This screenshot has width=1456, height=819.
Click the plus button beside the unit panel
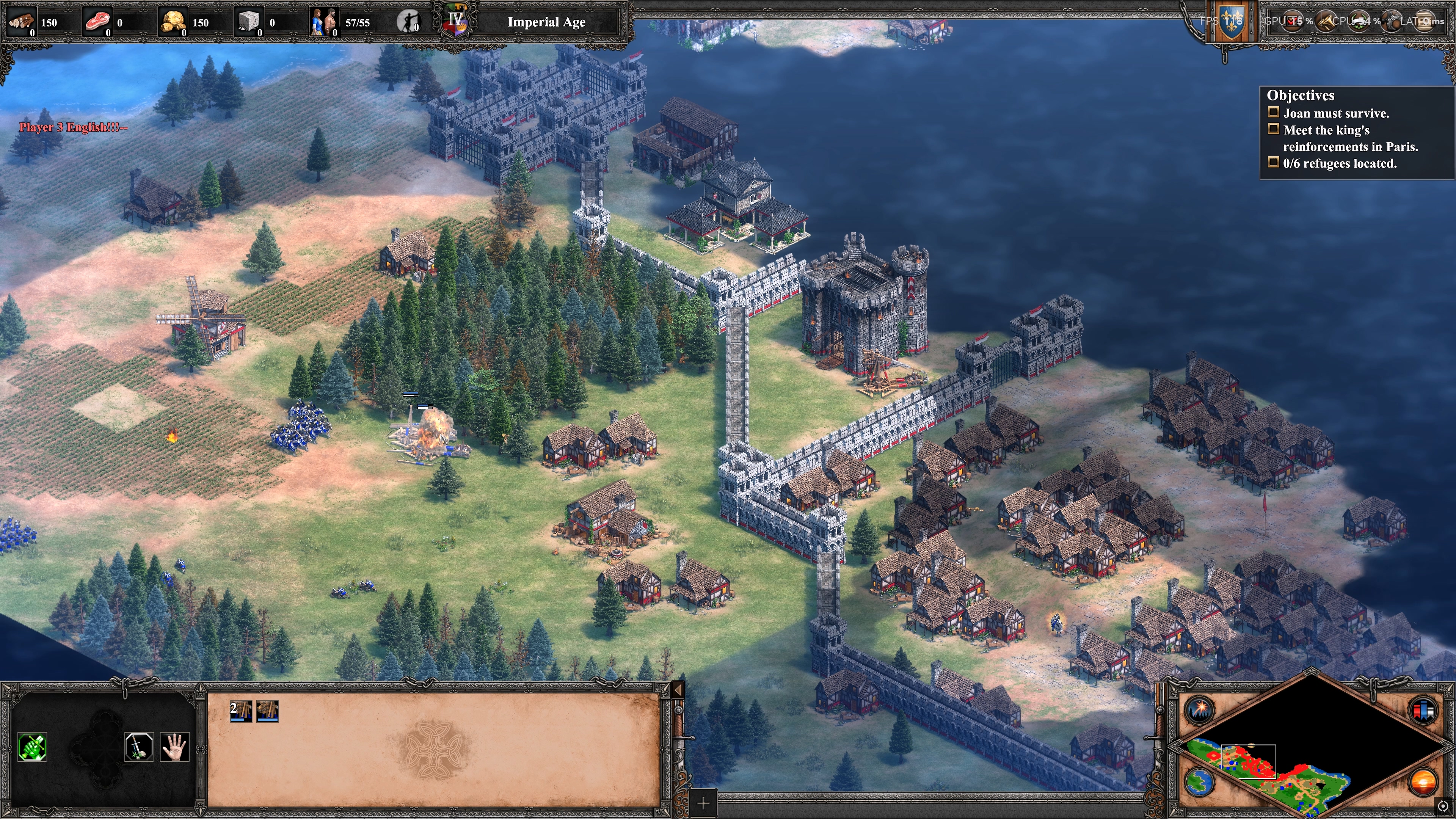(703, 803)
